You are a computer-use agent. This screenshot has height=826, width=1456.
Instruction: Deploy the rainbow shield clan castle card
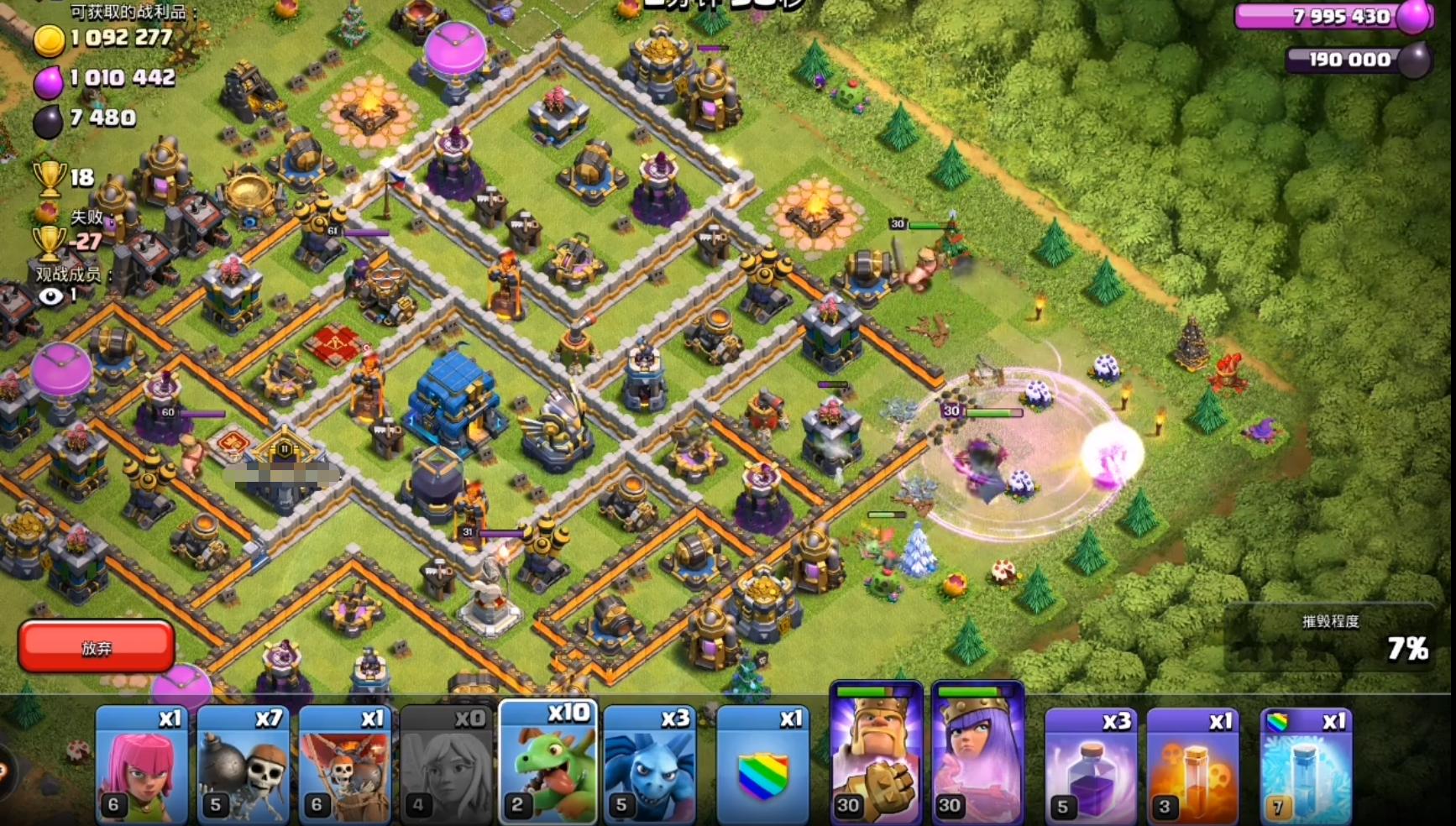pos(762,766)
